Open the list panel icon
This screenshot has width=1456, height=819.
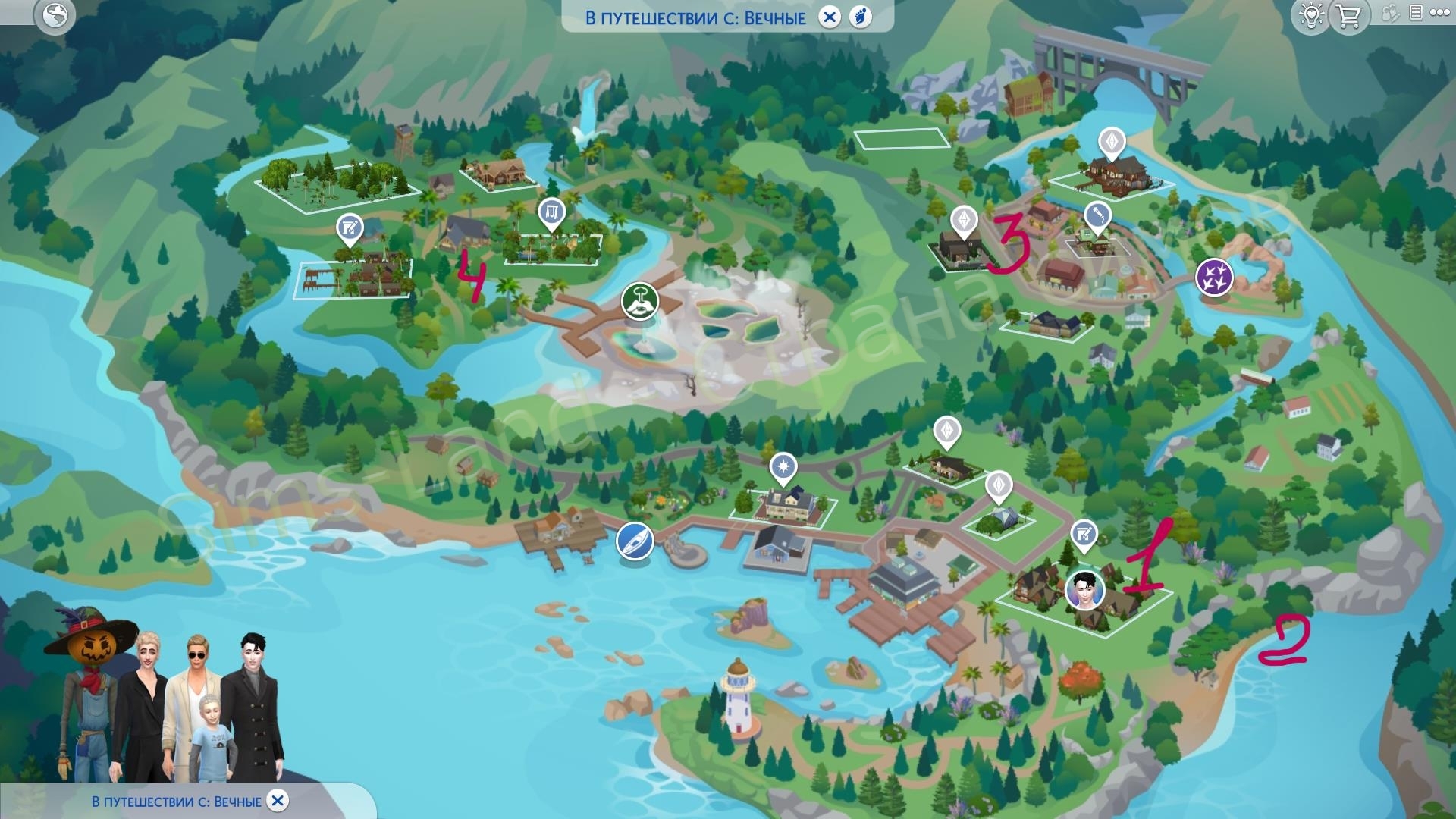point(1415,13)
